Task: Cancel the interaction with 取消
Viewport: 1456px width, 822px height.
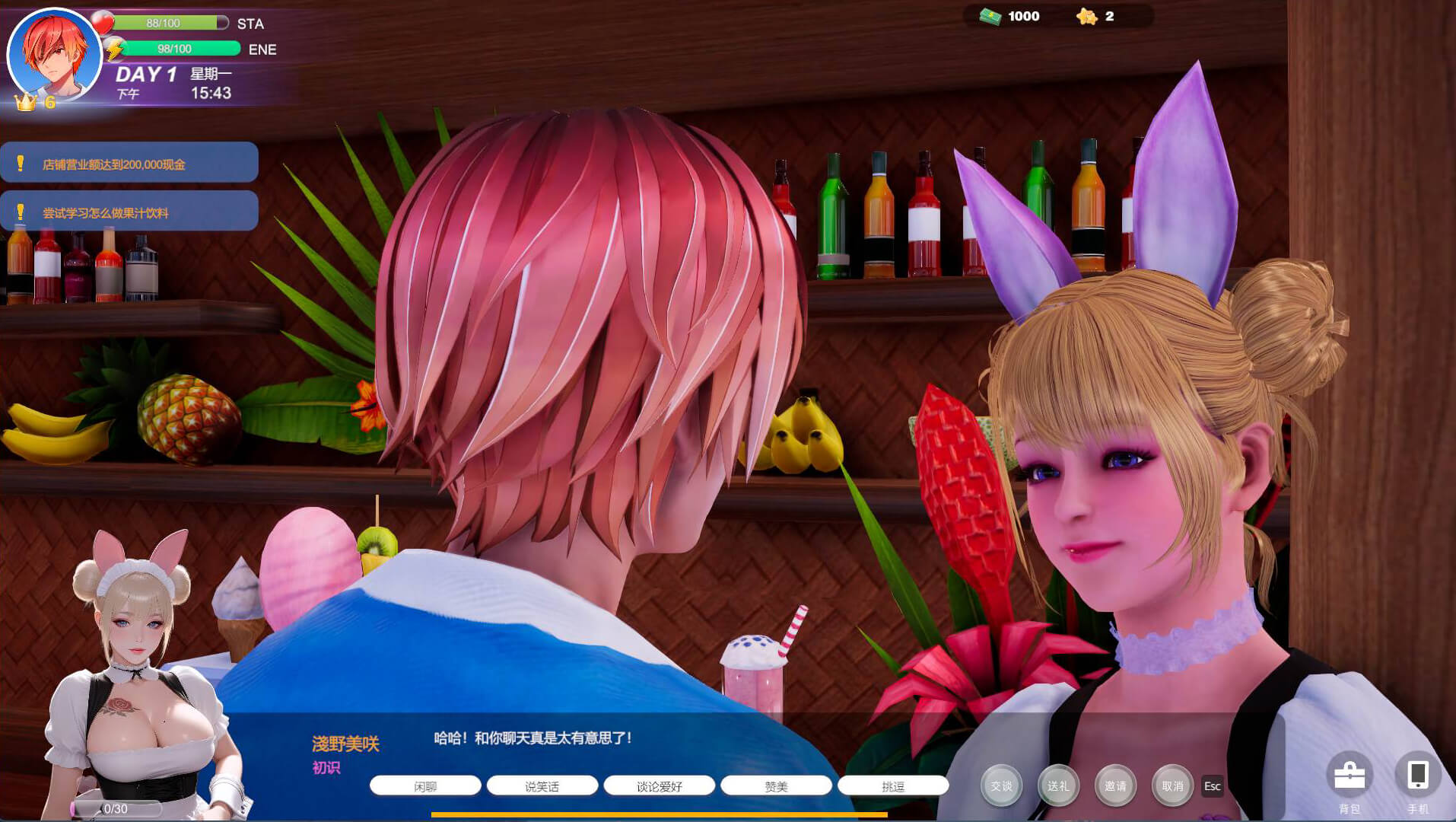Action: pos(1172,785)
